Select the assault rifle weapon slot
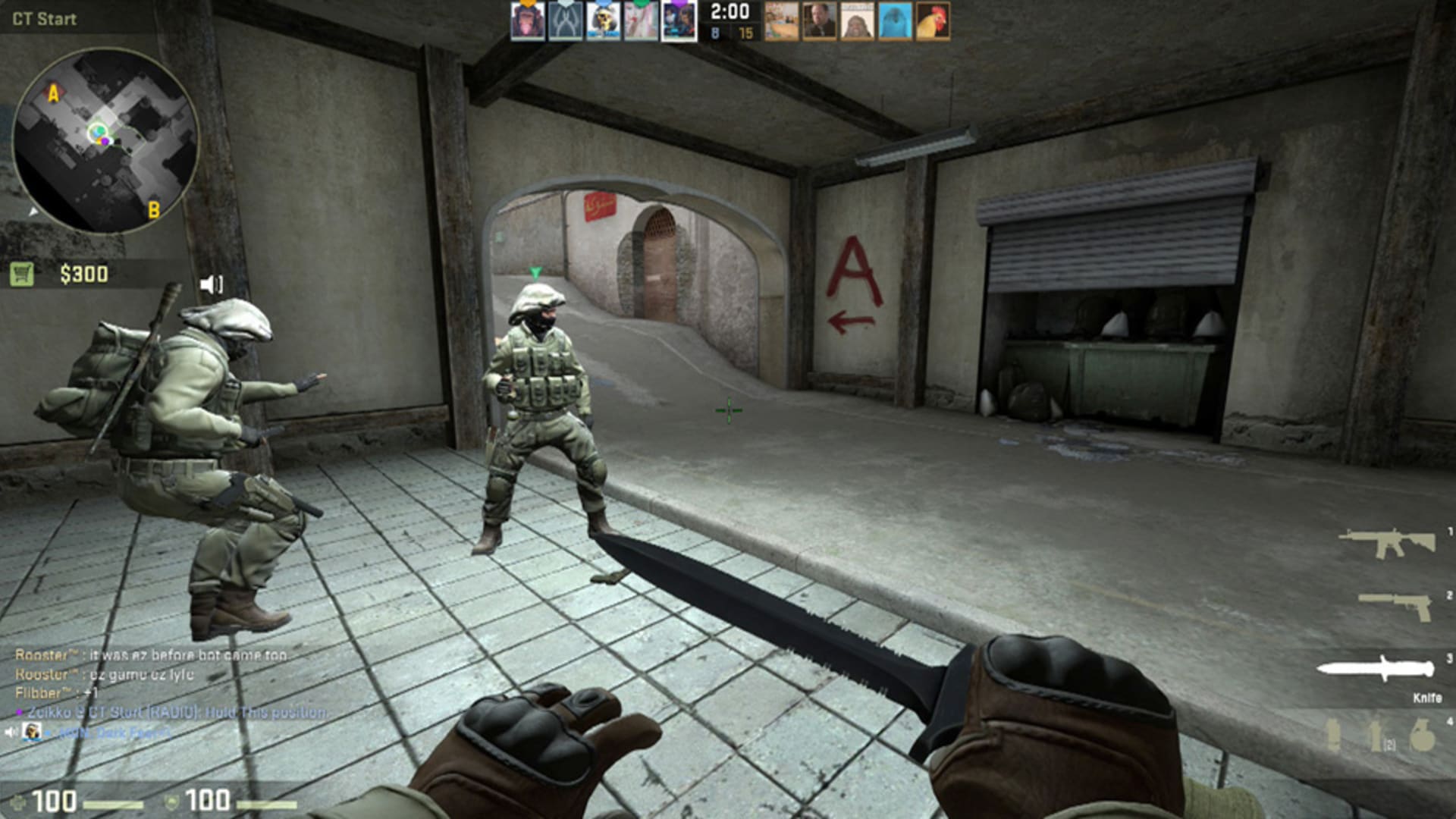 coord(1387,542)
